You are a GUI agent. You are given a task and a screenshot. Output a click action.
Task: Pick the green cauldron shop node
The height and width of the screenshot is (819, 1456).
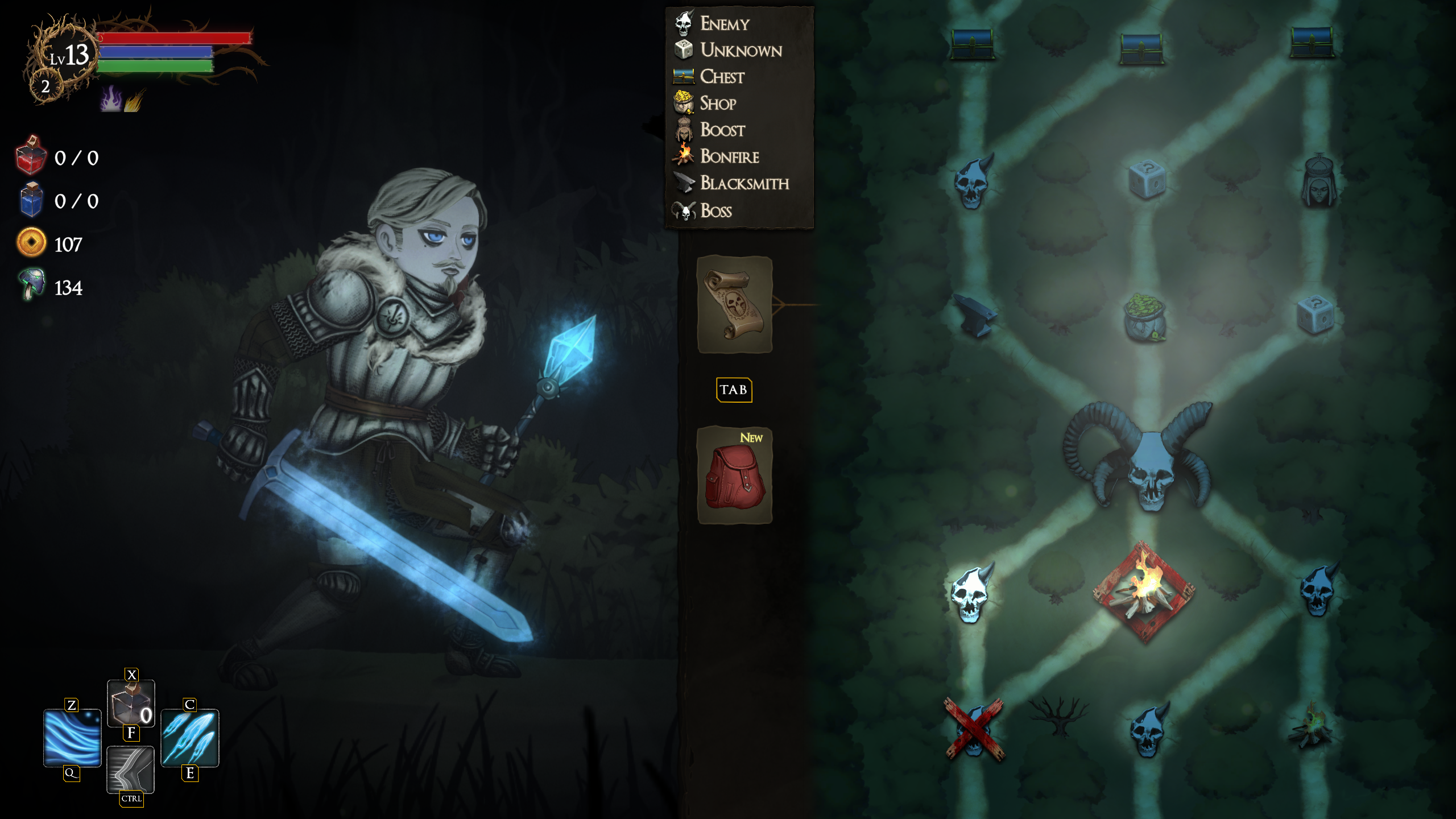click(x=1144, y=318)
